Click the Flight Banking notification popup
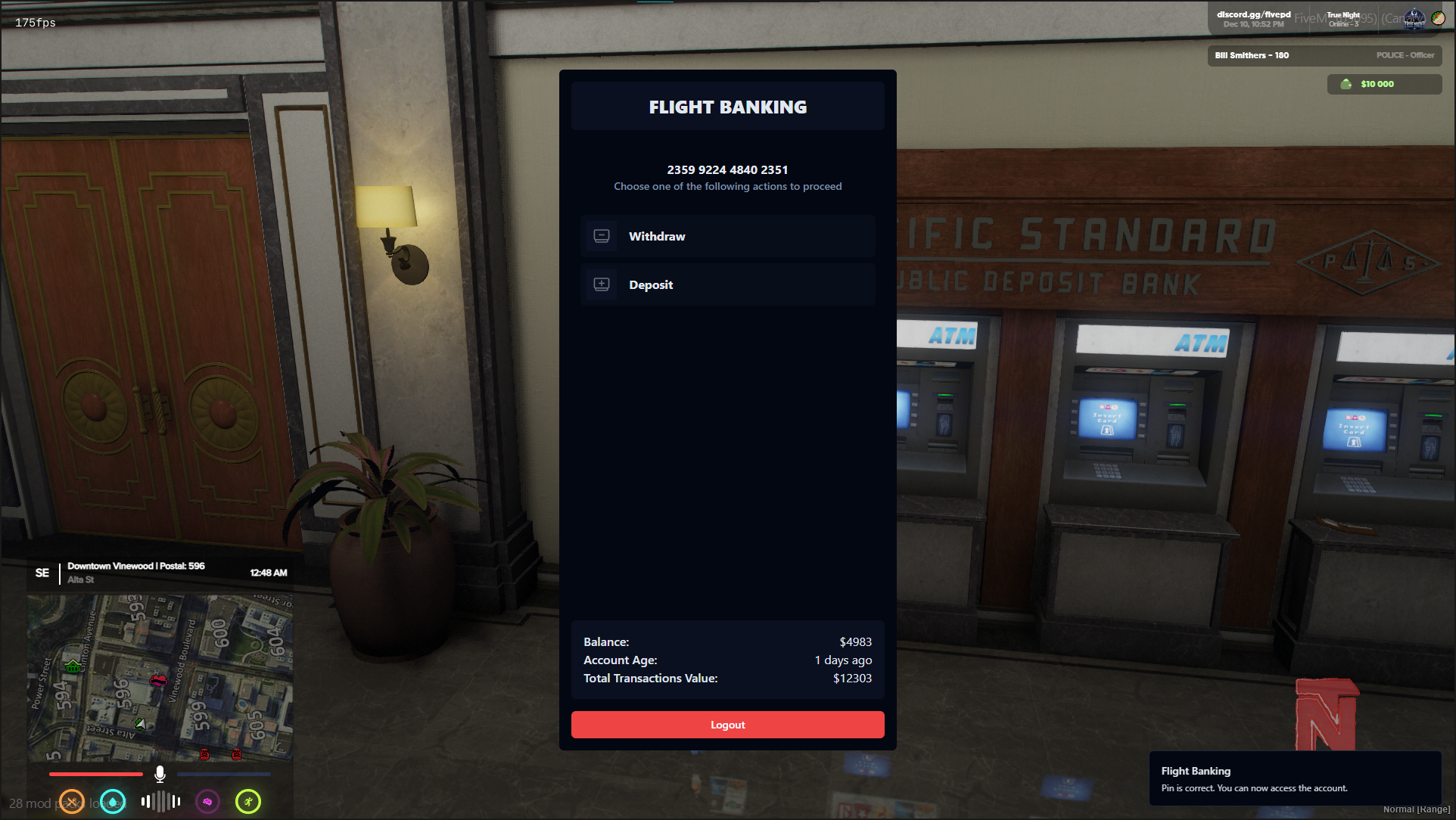 (1294, 779)
